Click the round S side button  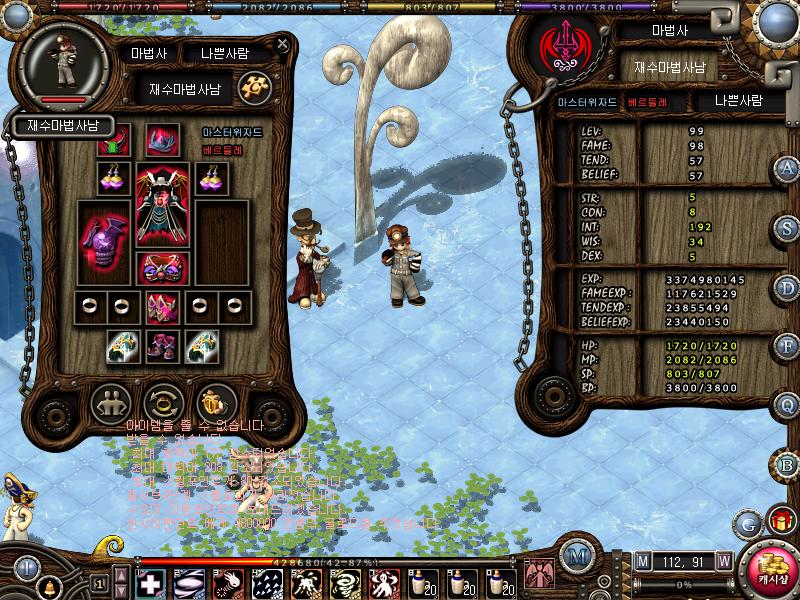tap(788, 227)
